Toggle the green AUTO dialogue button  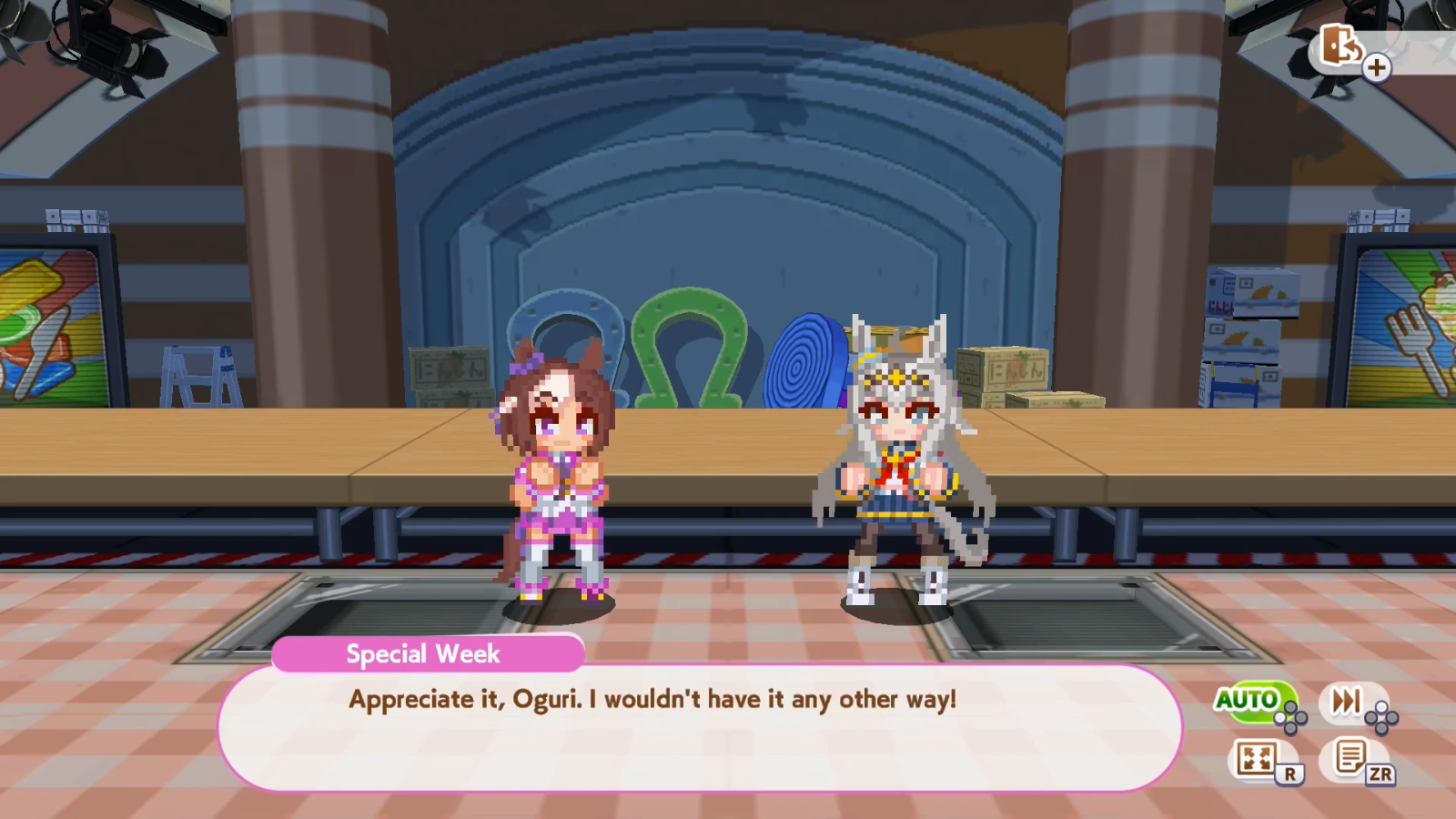[1249, 700]
